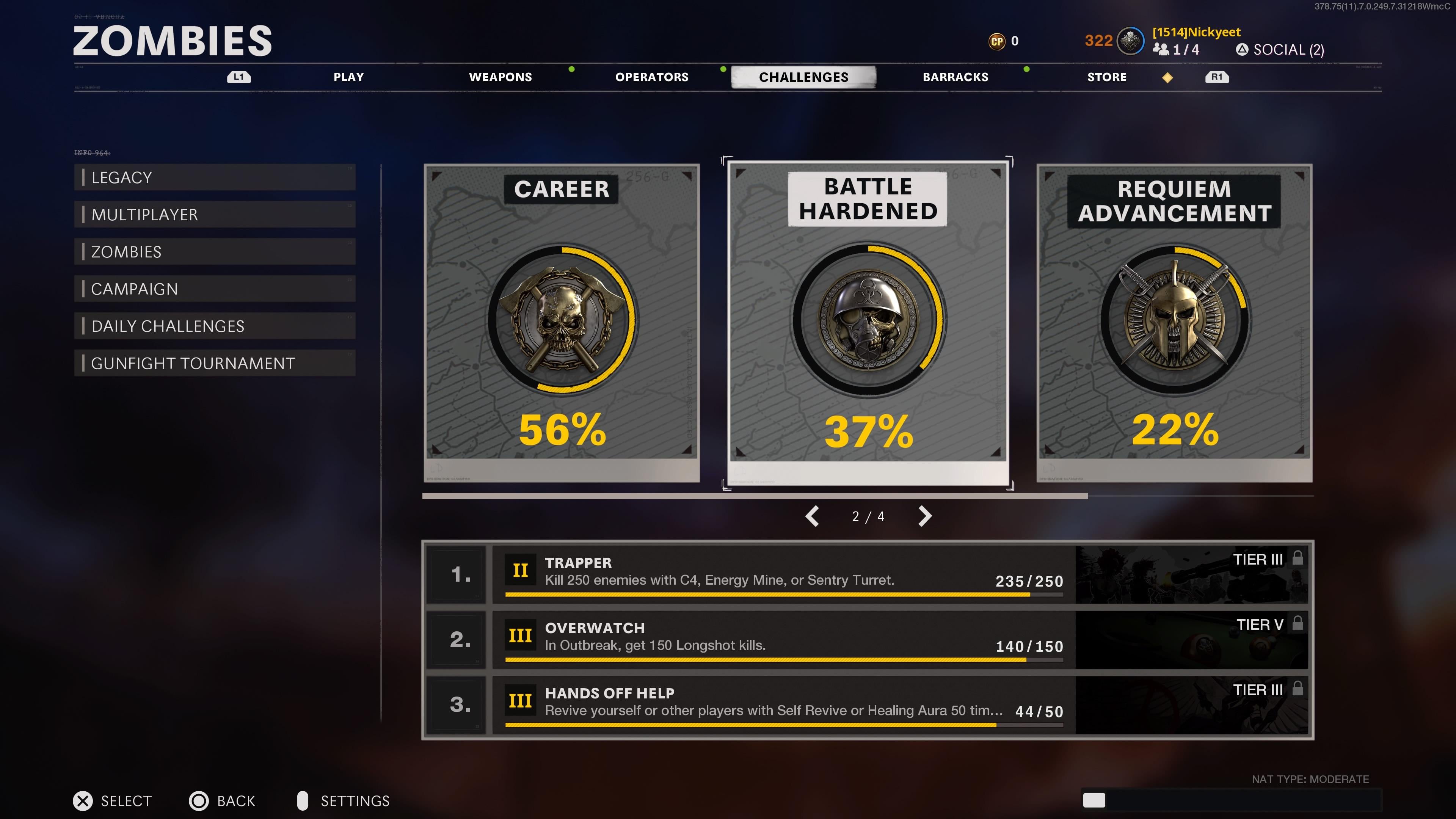This screenshot has width=1456, height=819.
Task: Visit the Store tab
Action: pos(1107,77)
